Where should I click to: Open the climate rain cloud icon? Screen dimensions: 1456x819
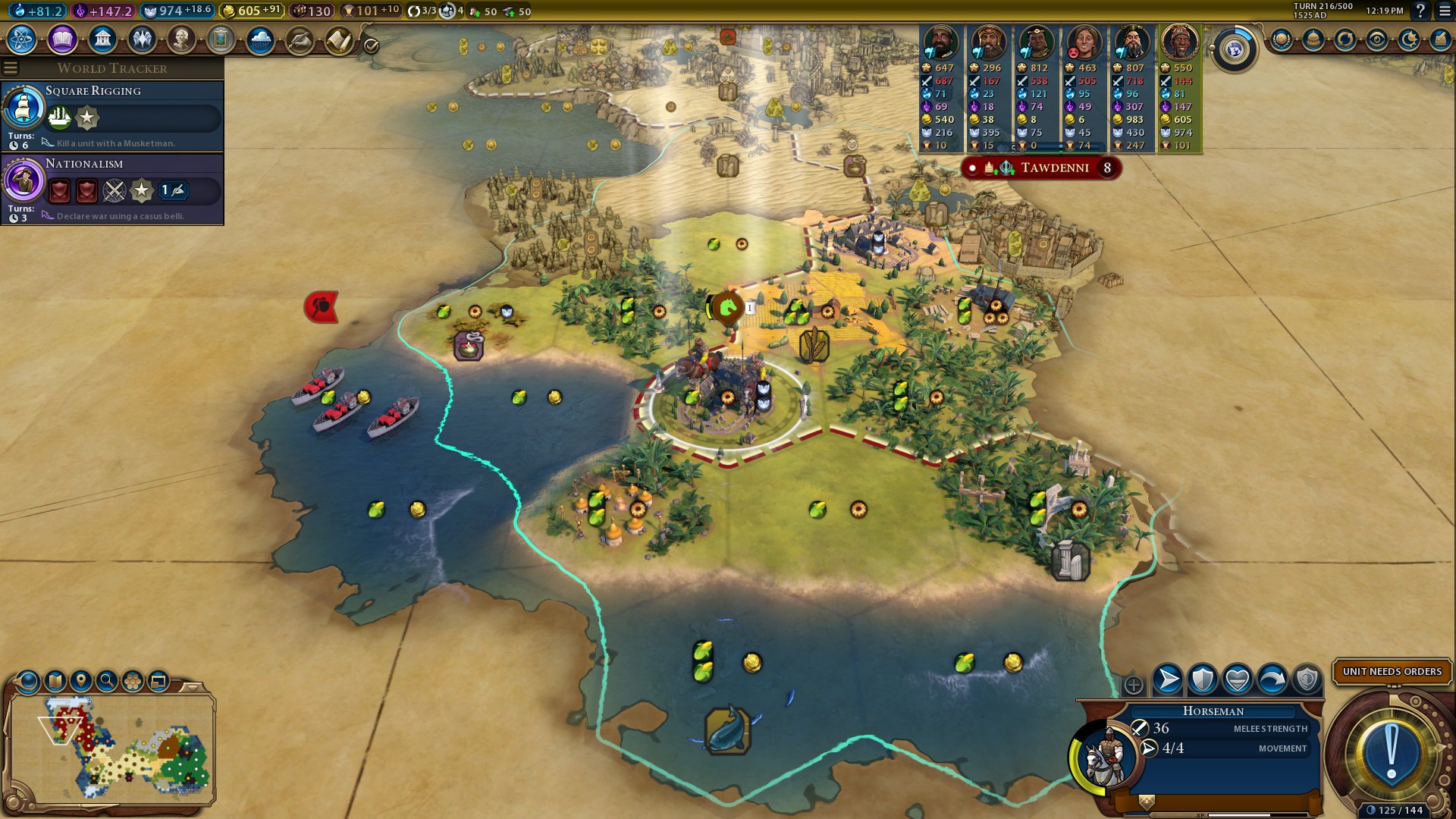pyautogui.click(x=260, y=39)
